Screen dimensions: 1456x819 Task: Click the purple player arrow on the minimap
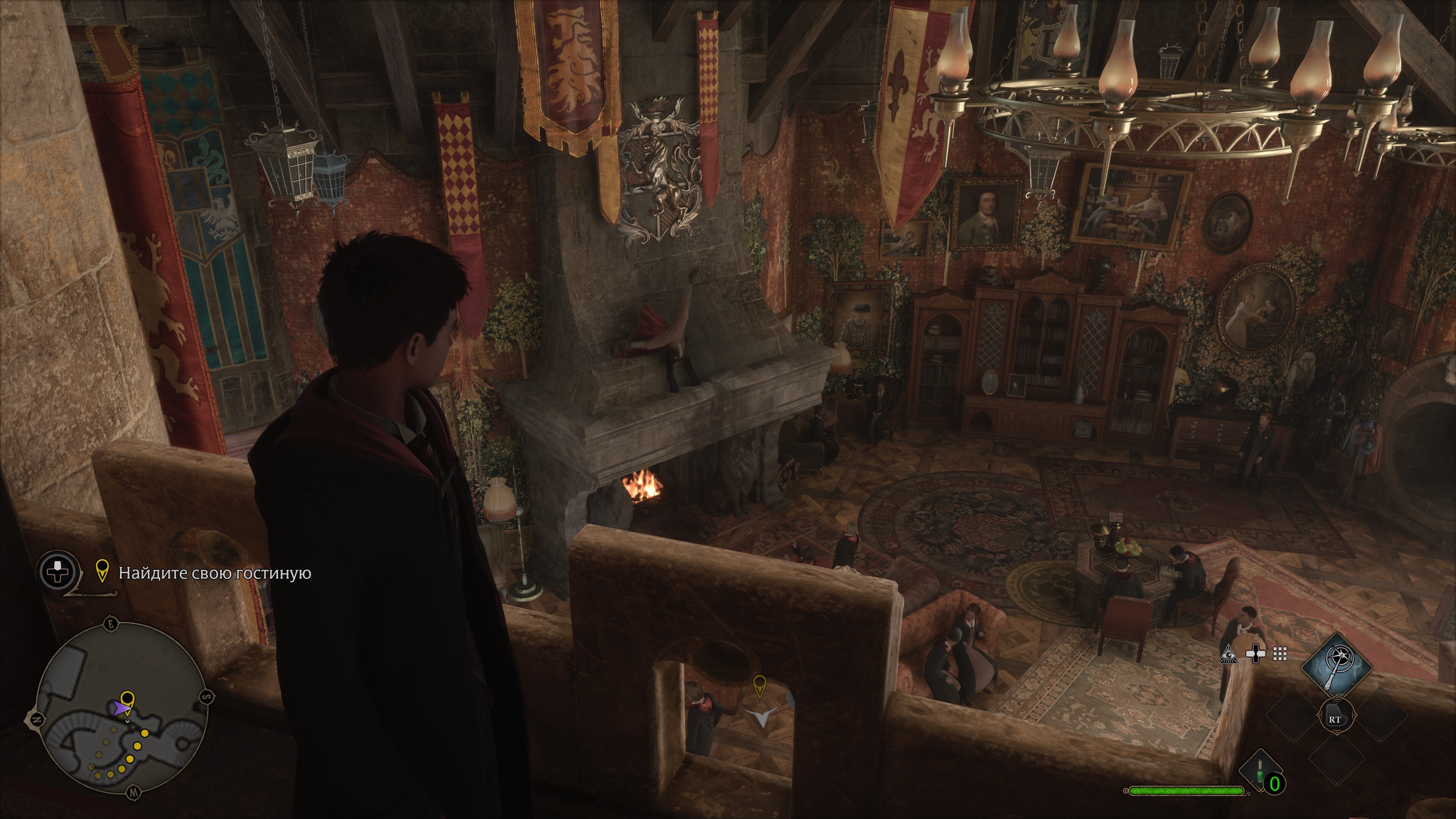coord(119,709)
